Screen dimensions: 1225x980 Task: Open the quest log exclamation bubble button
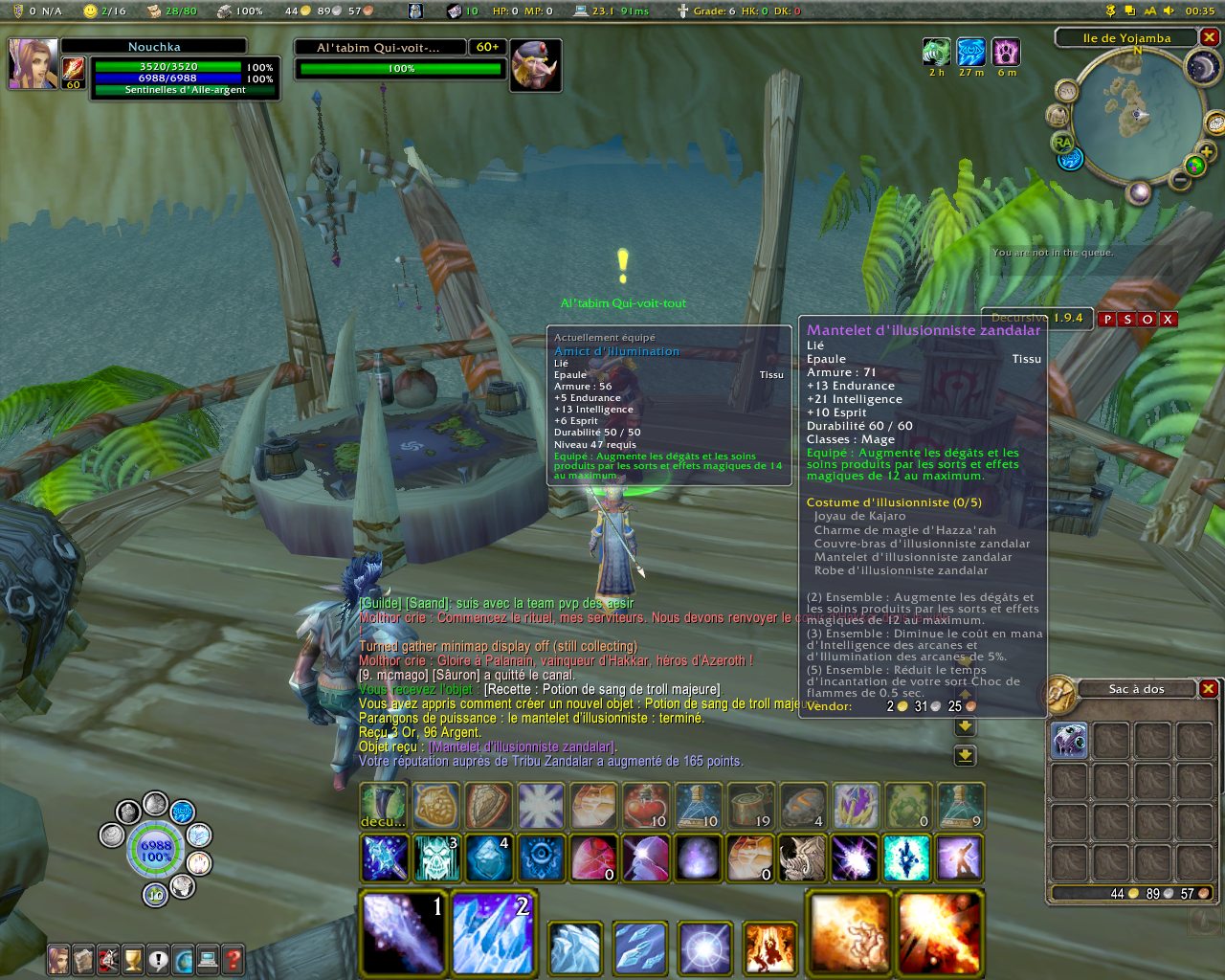pyautogui.click(x=158, y=959)
